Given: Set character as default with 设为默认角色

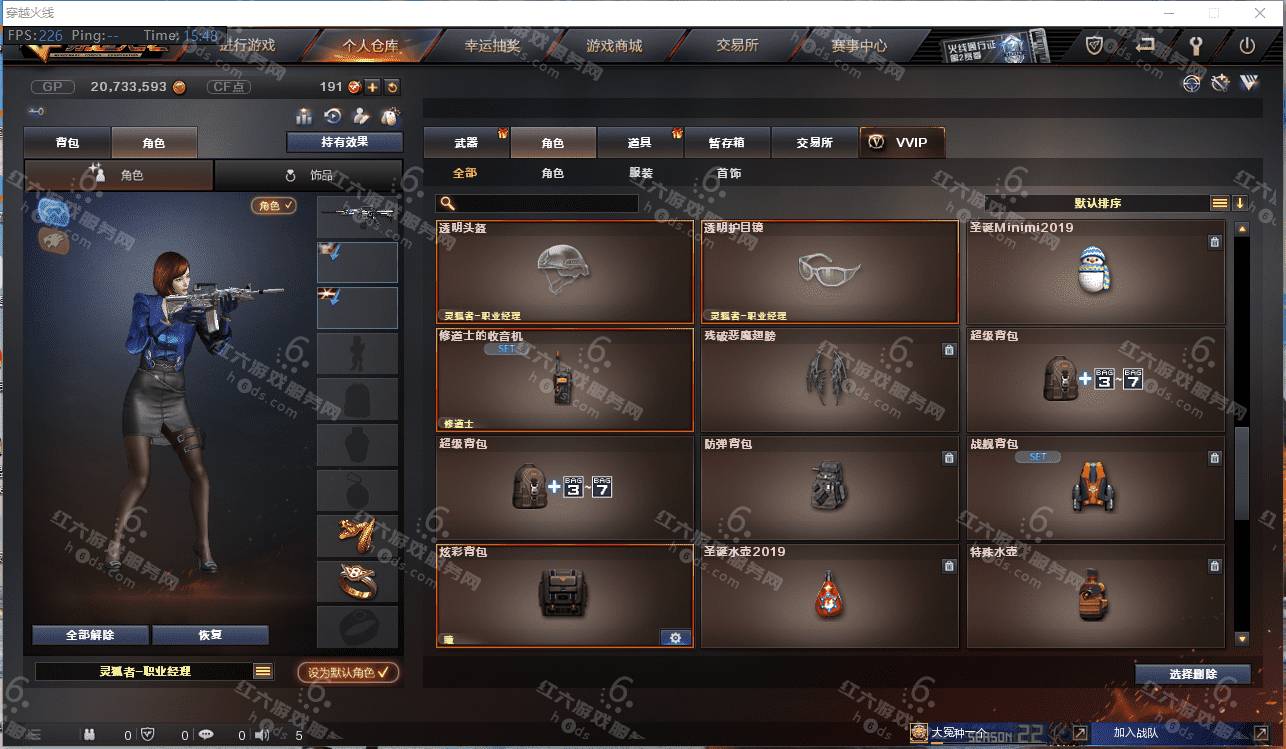Looking at the screenshot, I should click(x=348, y=672).
